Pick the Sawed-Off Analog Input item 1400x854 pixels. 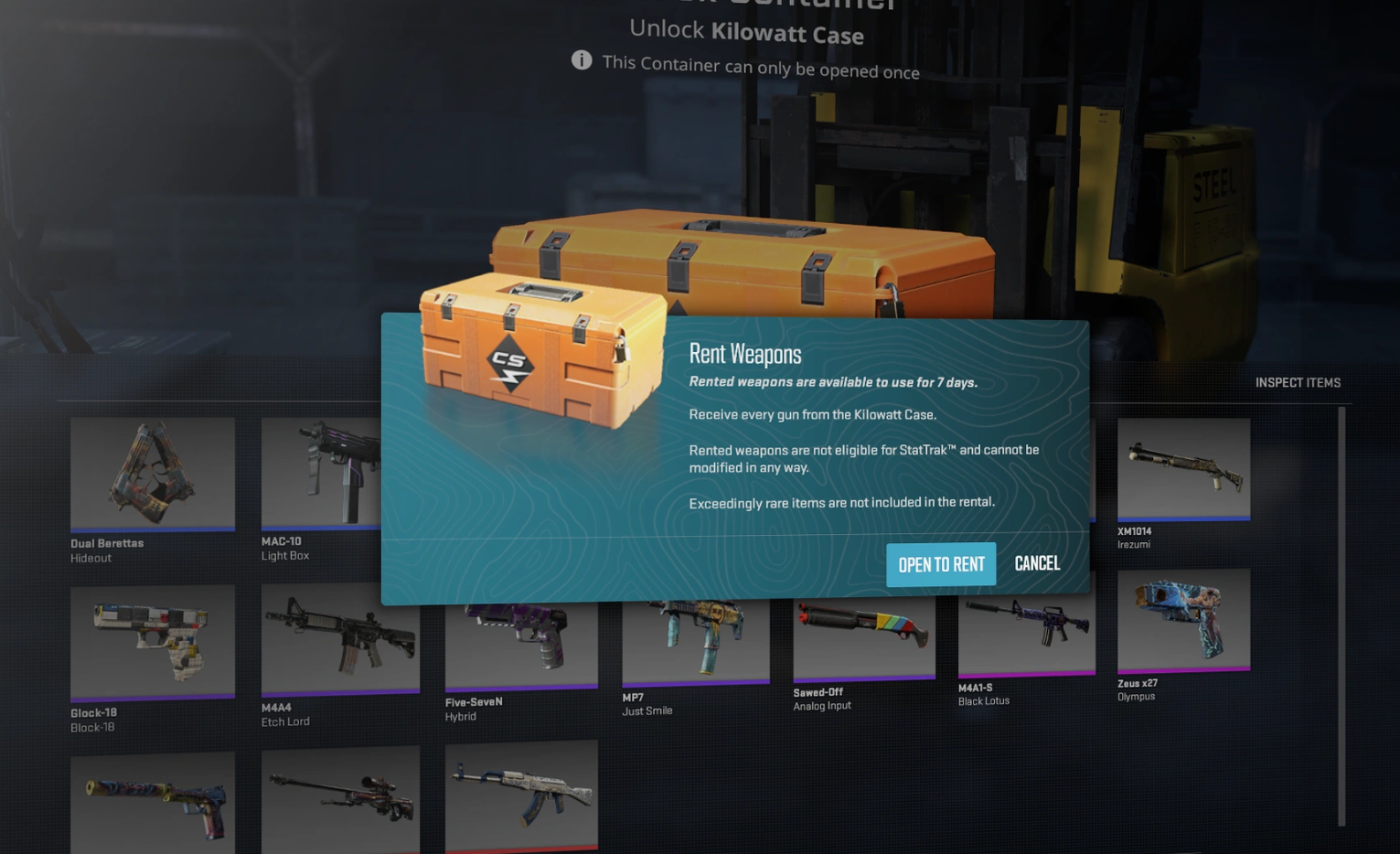(x=863, y=635)
